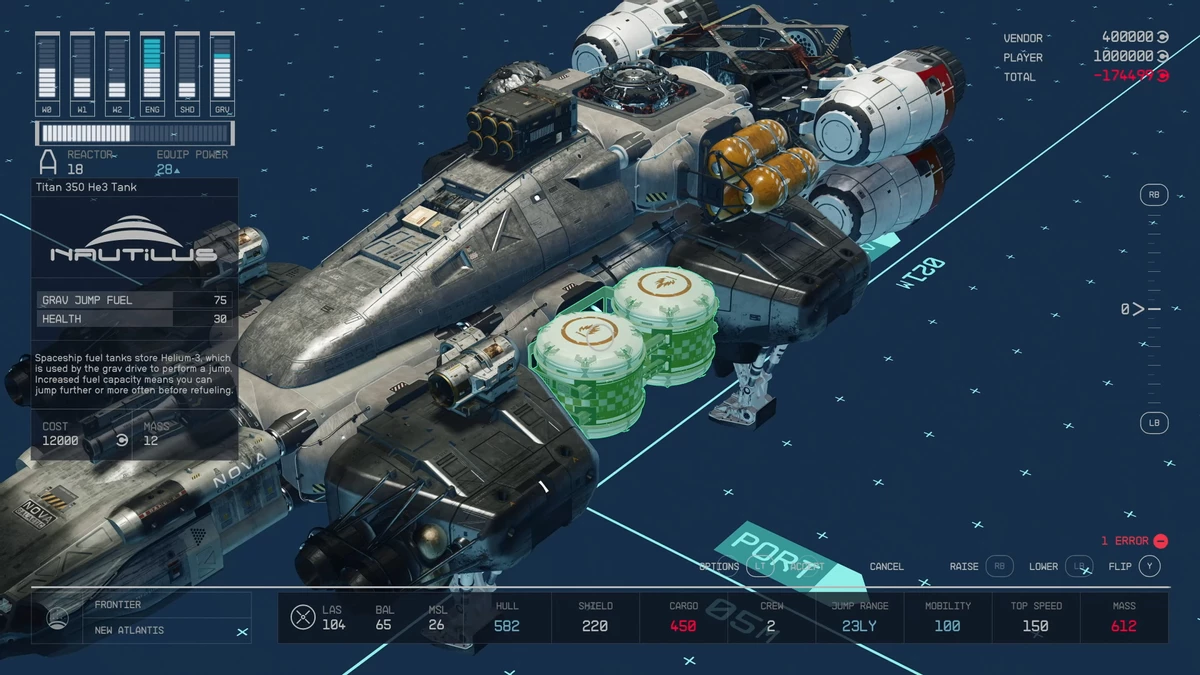Click the LOWER module action label
The height and width of the screenshot is (675, 1200).
tap(1043, 566)
